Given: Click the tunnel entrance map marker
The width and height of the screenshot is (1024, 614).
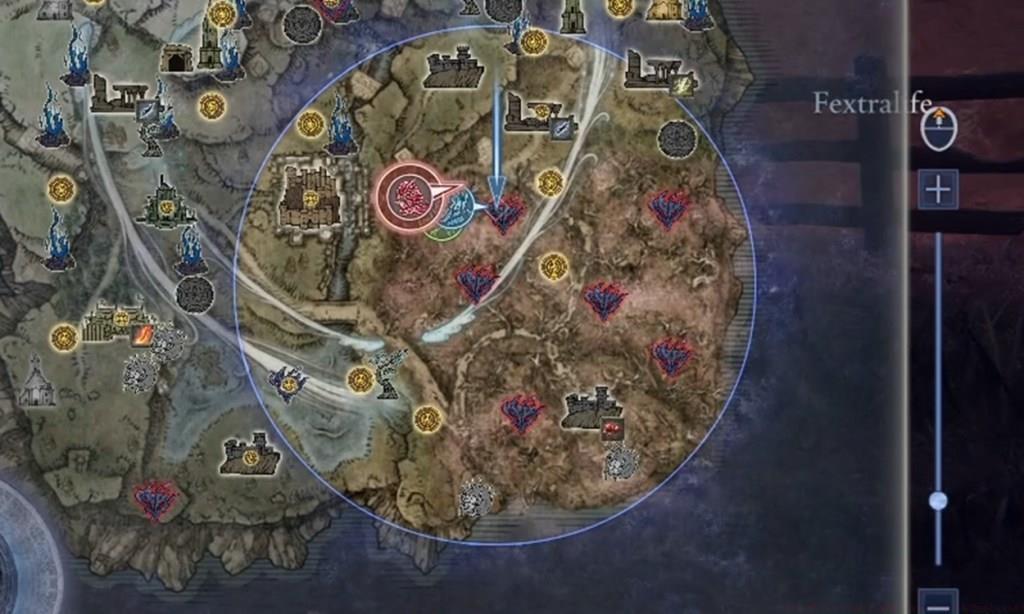Looking at the screenshot, I should (x=177, y=58).
